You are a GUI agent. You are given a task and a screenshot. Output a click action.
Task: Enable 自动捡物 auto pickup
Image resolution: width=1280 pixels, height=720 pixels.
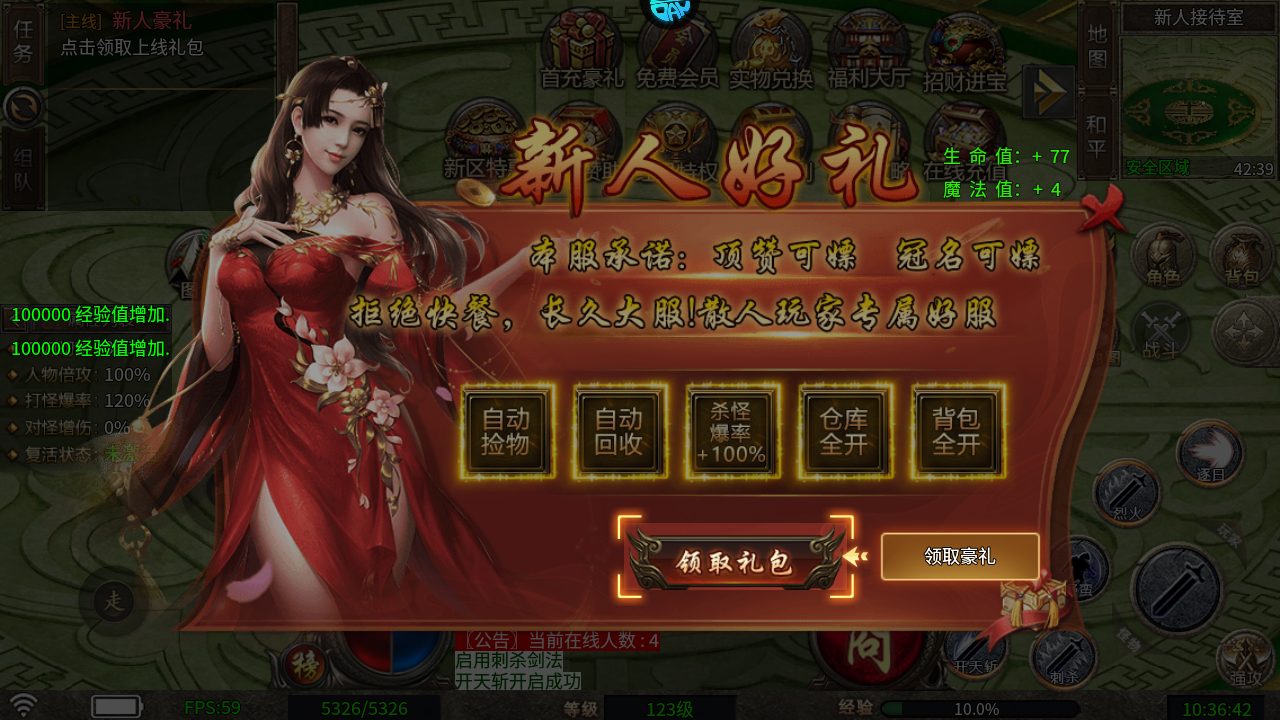tap(506, 432)
